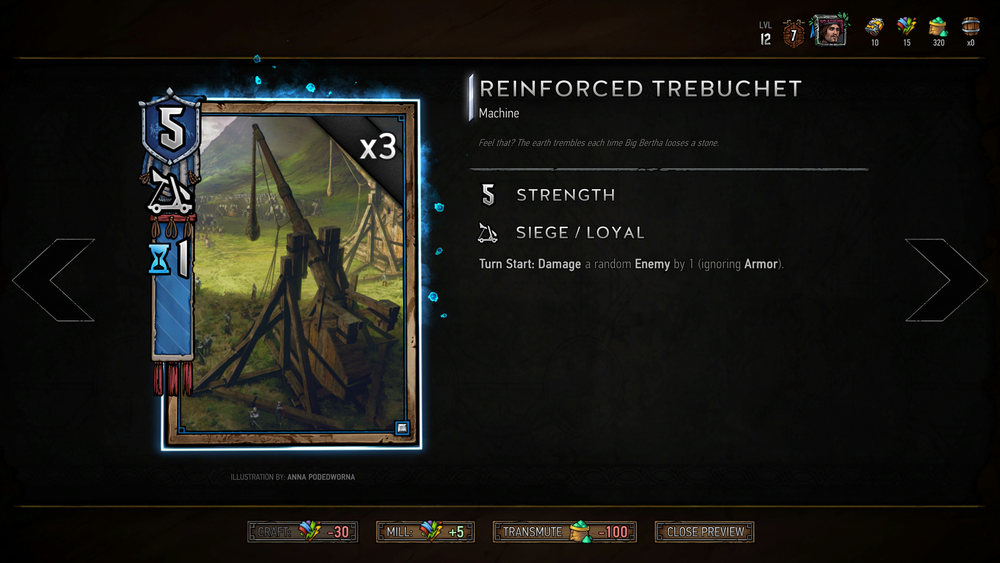1000x563 pixels.
Task: Click the rank 7 badge
Action: point(794,32)
